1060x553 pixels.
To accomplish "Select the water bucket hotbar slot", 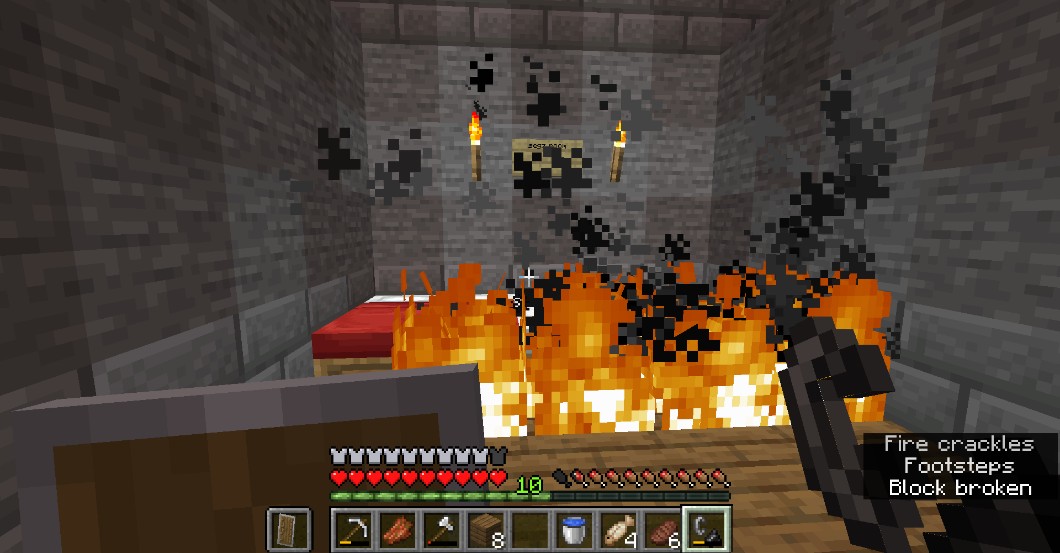I will [x=573, y=527].
